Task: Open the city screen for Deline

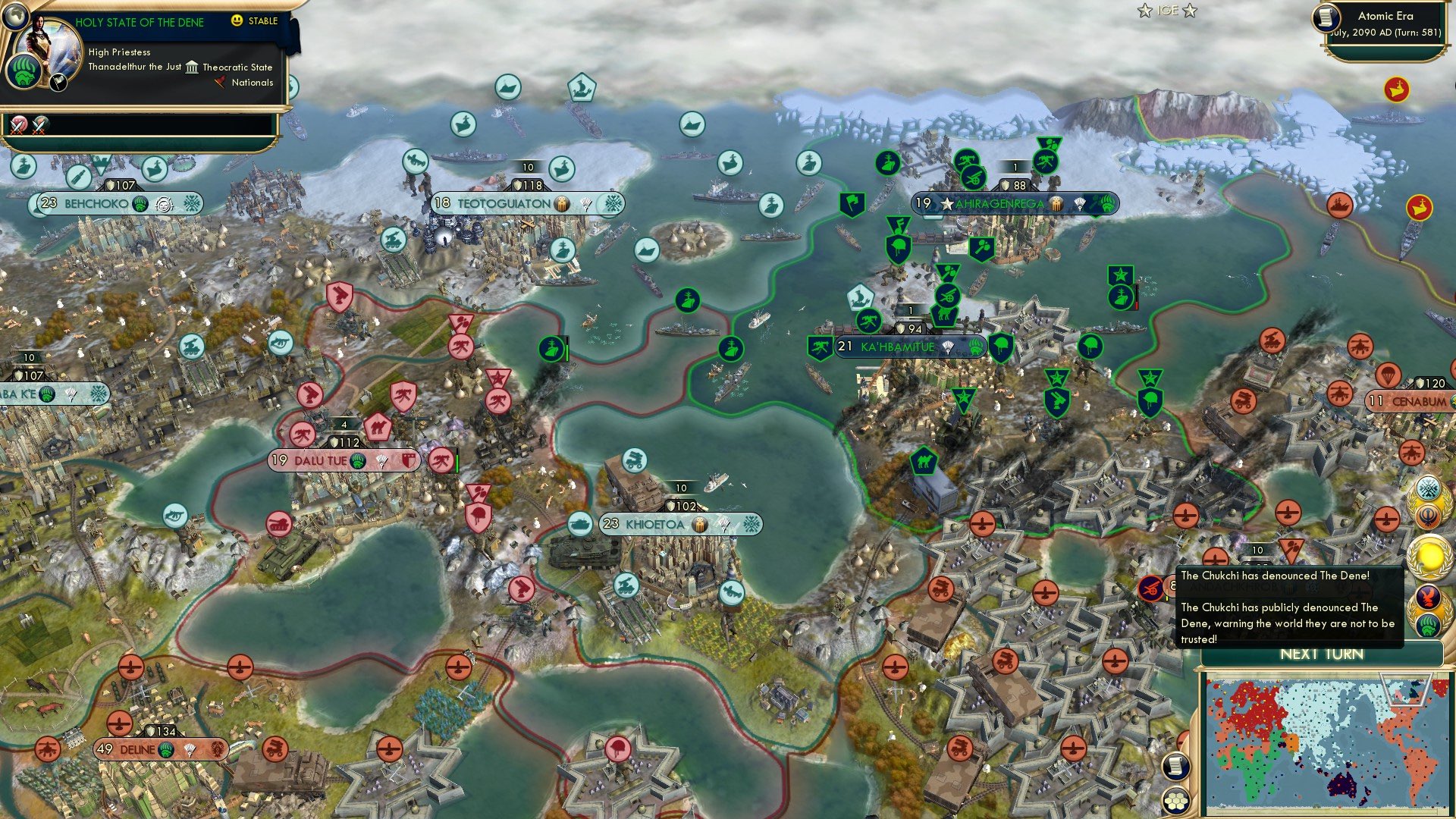Action: pyautogui.click(x=139, y=749)
